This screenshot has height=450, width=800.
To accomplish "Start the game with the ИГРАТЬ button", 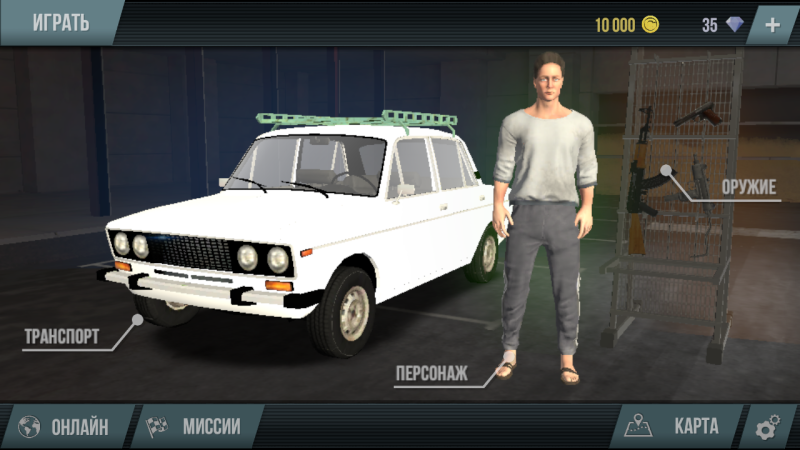I will [60, 22].
